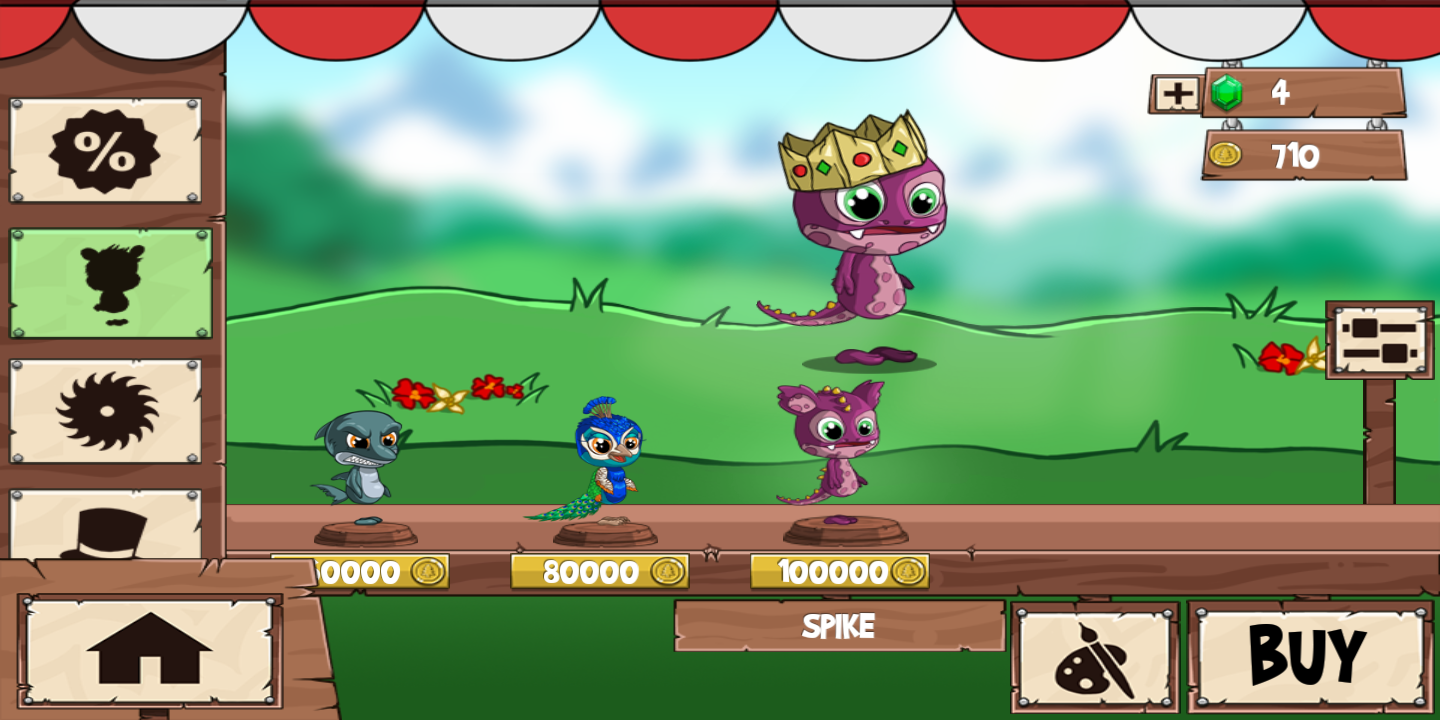Click the 100000 coin price tag

point(838,572)
